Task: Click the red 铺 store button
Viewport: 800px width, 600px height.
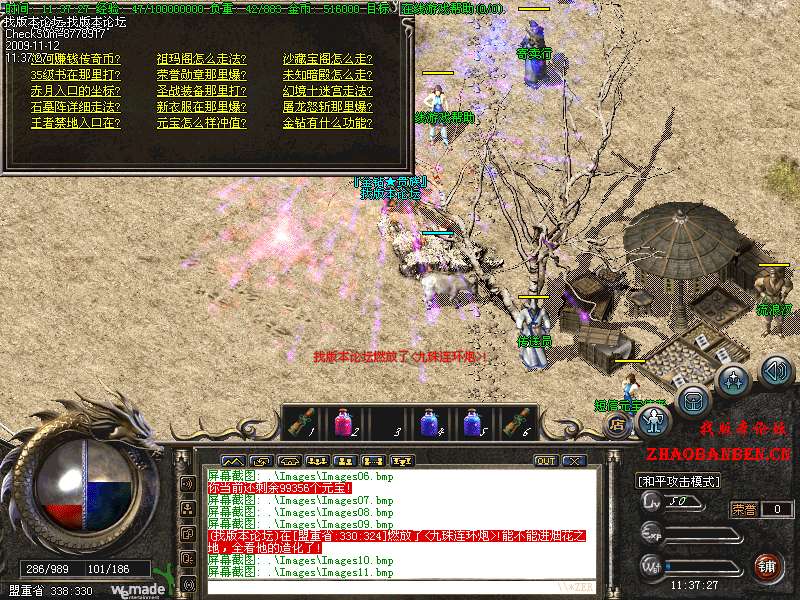Action: click(x=766, y=567)
